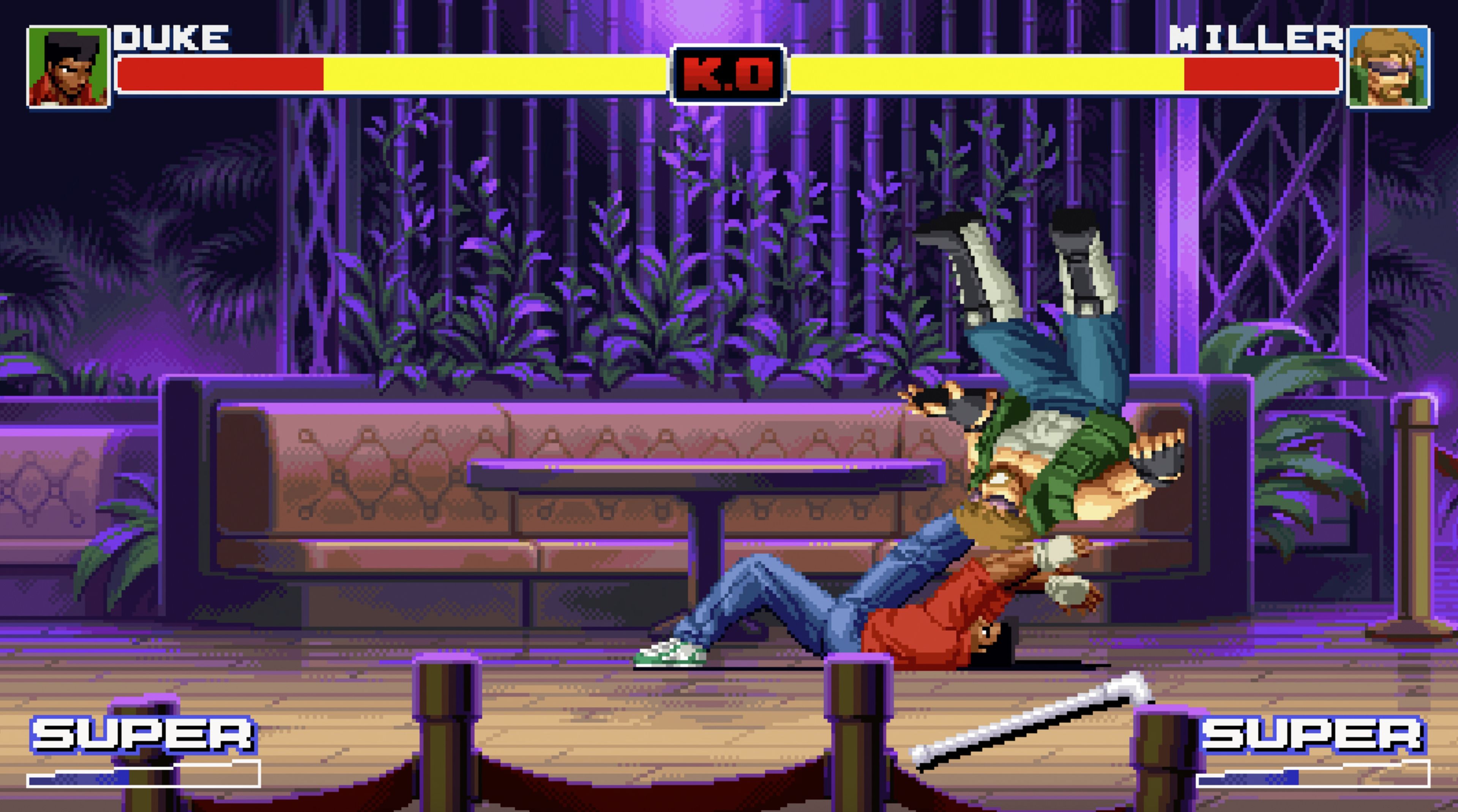Click Duke's character portrait icon

pos(68,68)
